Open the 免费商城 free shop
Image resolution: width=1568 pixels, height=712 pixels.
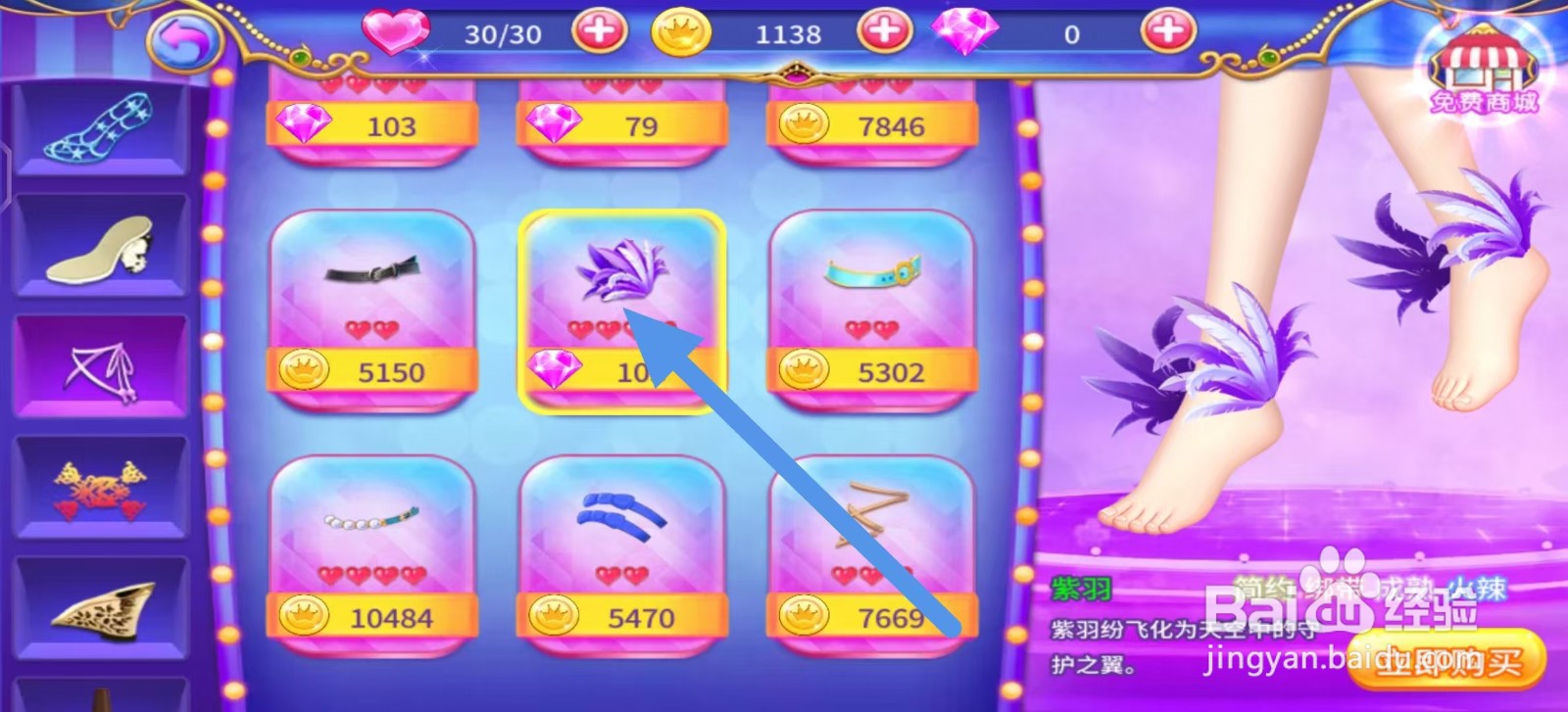[x=1486, y=59]
